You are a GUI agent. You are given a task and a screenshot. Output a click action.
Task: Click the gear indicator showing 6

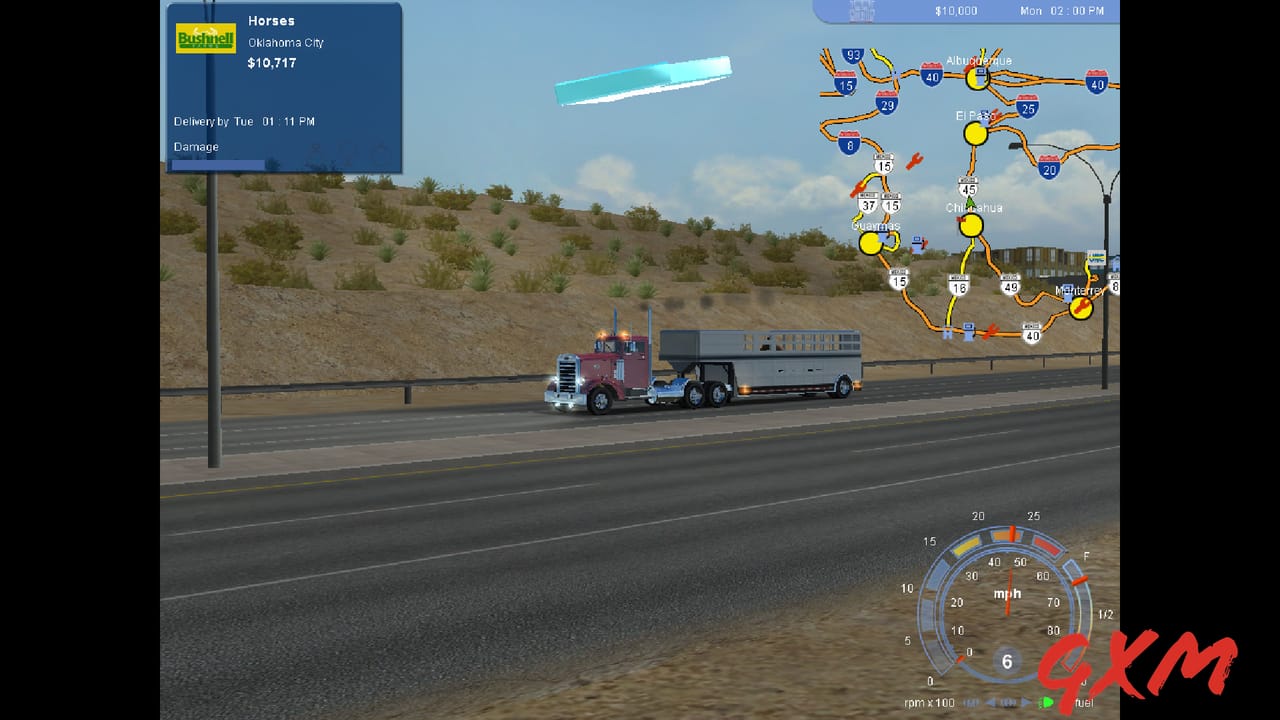1007,662
